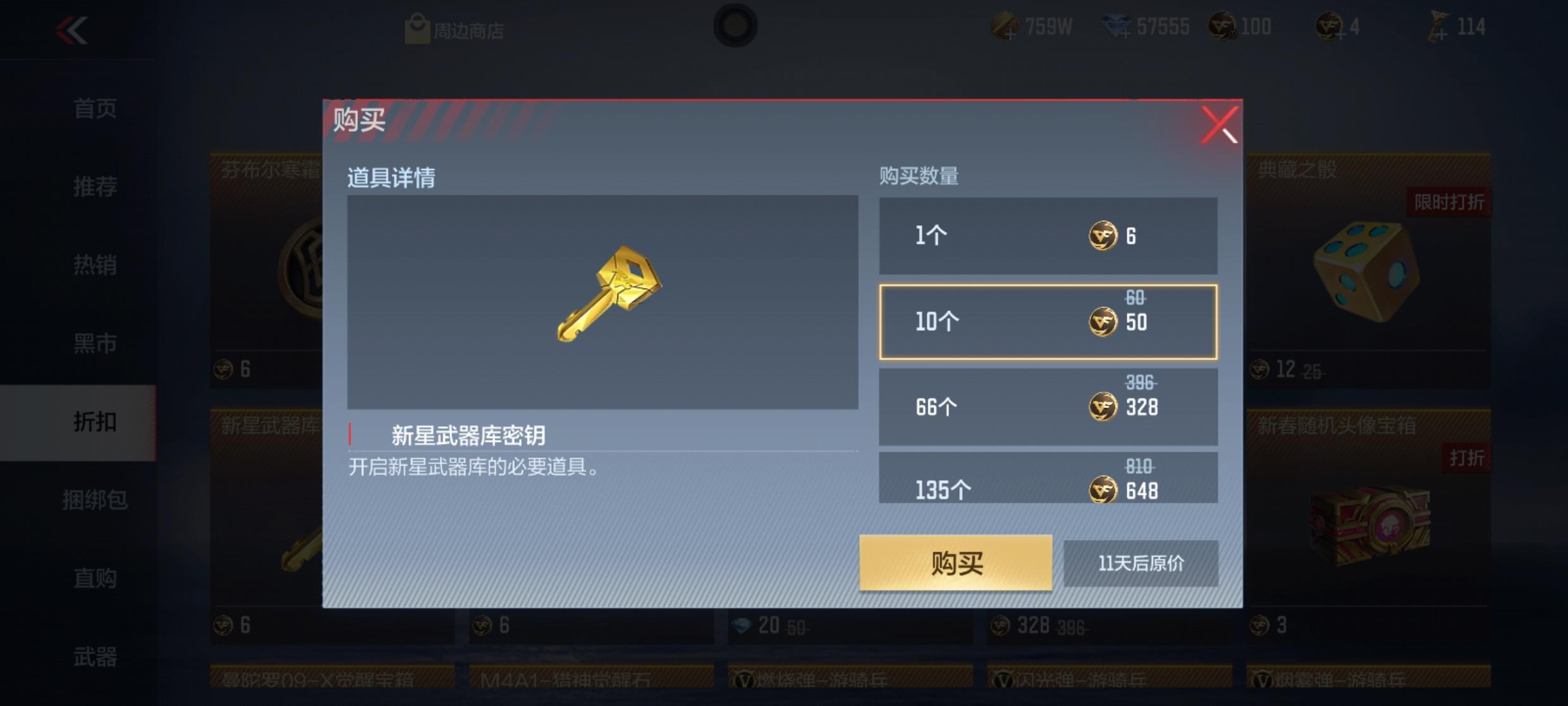
Task: Switch to the 黑市 category
Action: tap(95, 344)
